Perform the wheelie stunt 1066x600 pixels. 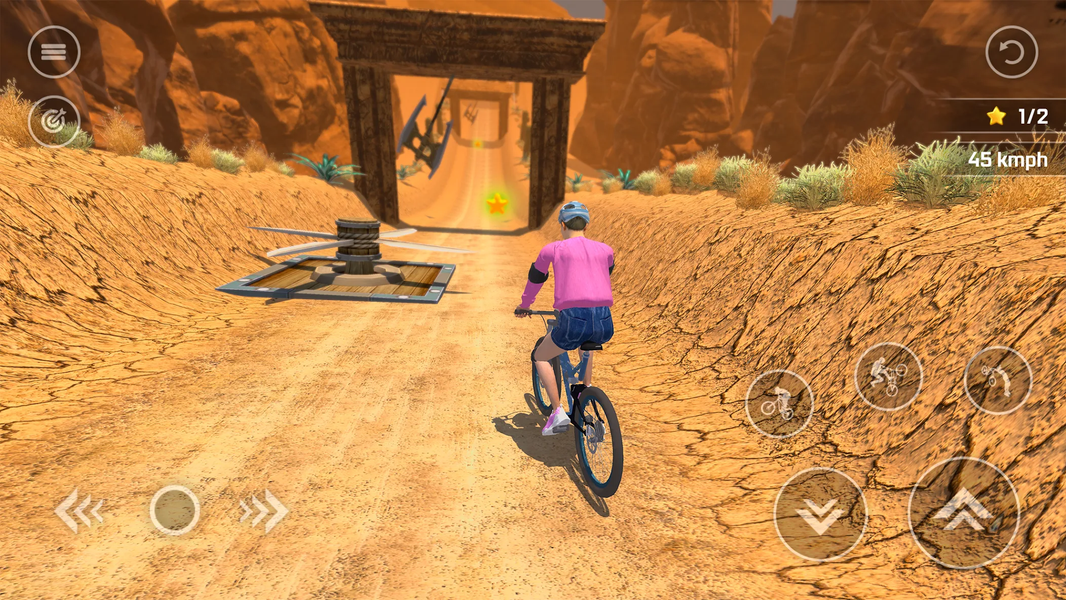point(780,403)
